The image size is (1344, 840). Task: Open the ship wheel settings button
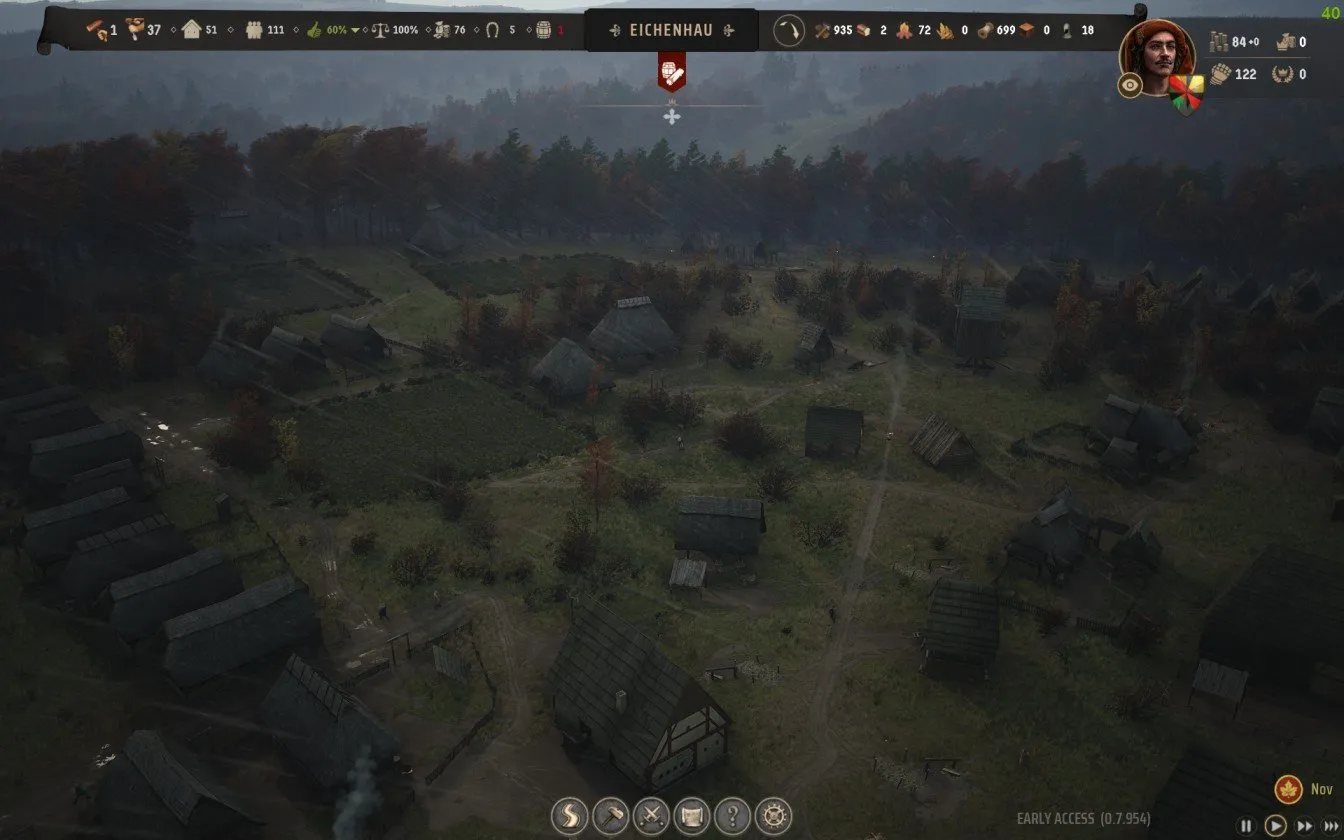click(x=773, y=817)
